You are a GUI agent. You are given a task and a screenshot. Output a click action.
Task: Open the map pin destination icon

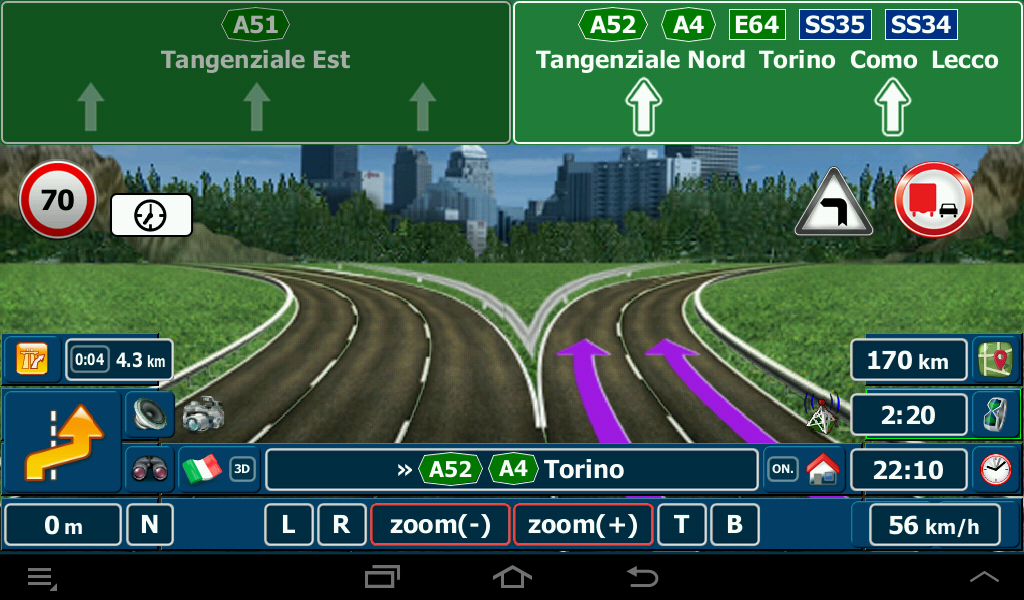pos(995,359)
